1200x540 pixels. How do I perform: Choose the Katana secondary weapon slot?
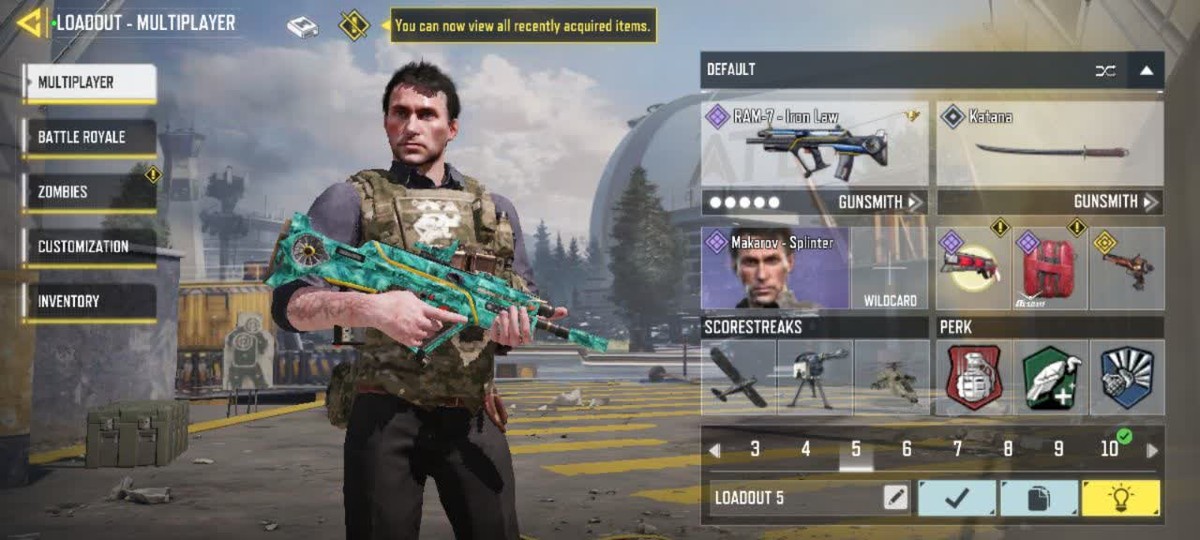pos(1050,144)
